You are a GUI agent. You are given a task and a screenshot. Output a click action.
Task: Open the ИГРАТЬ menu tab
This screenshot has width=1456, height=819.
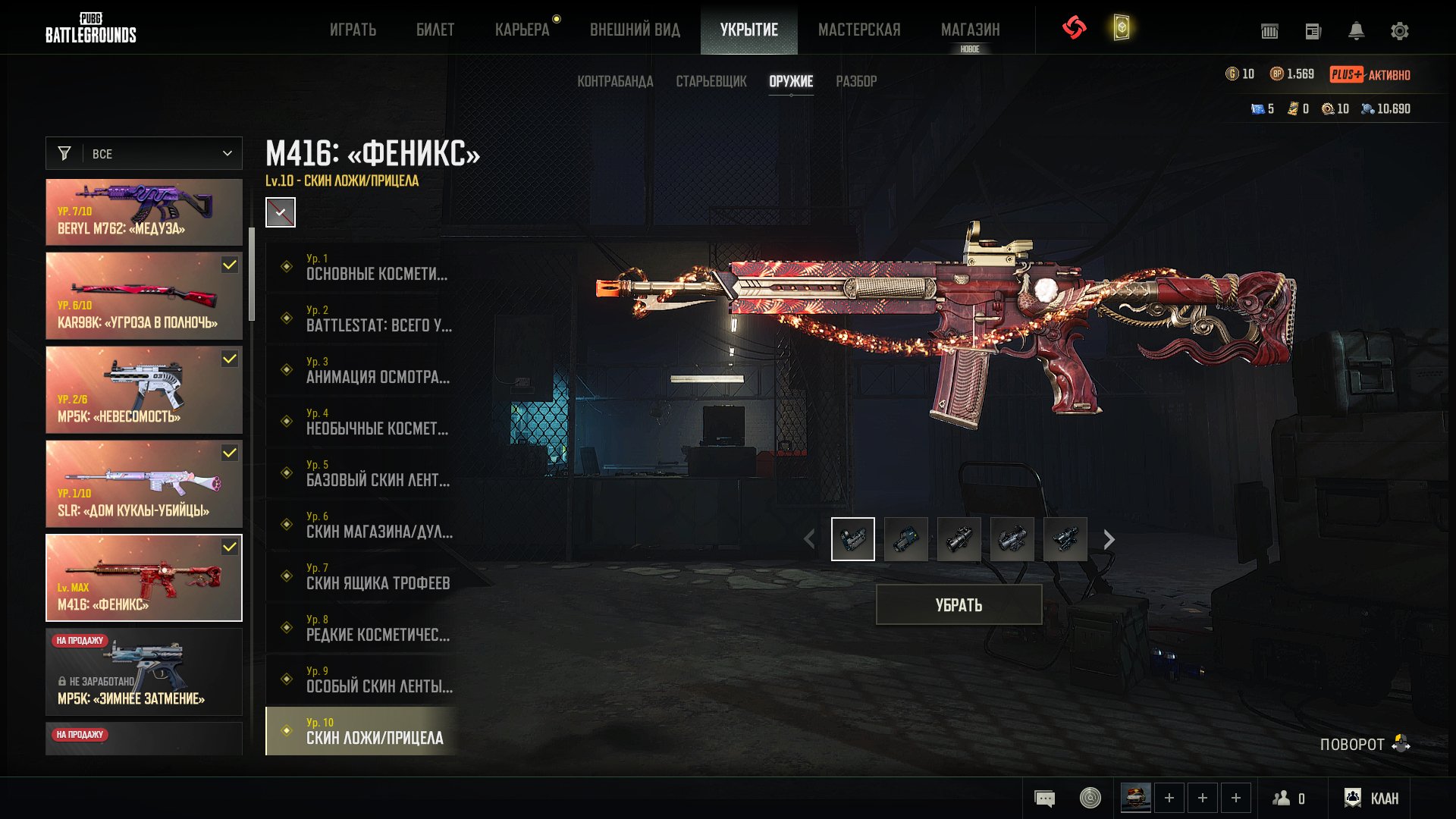coord(353,30)
